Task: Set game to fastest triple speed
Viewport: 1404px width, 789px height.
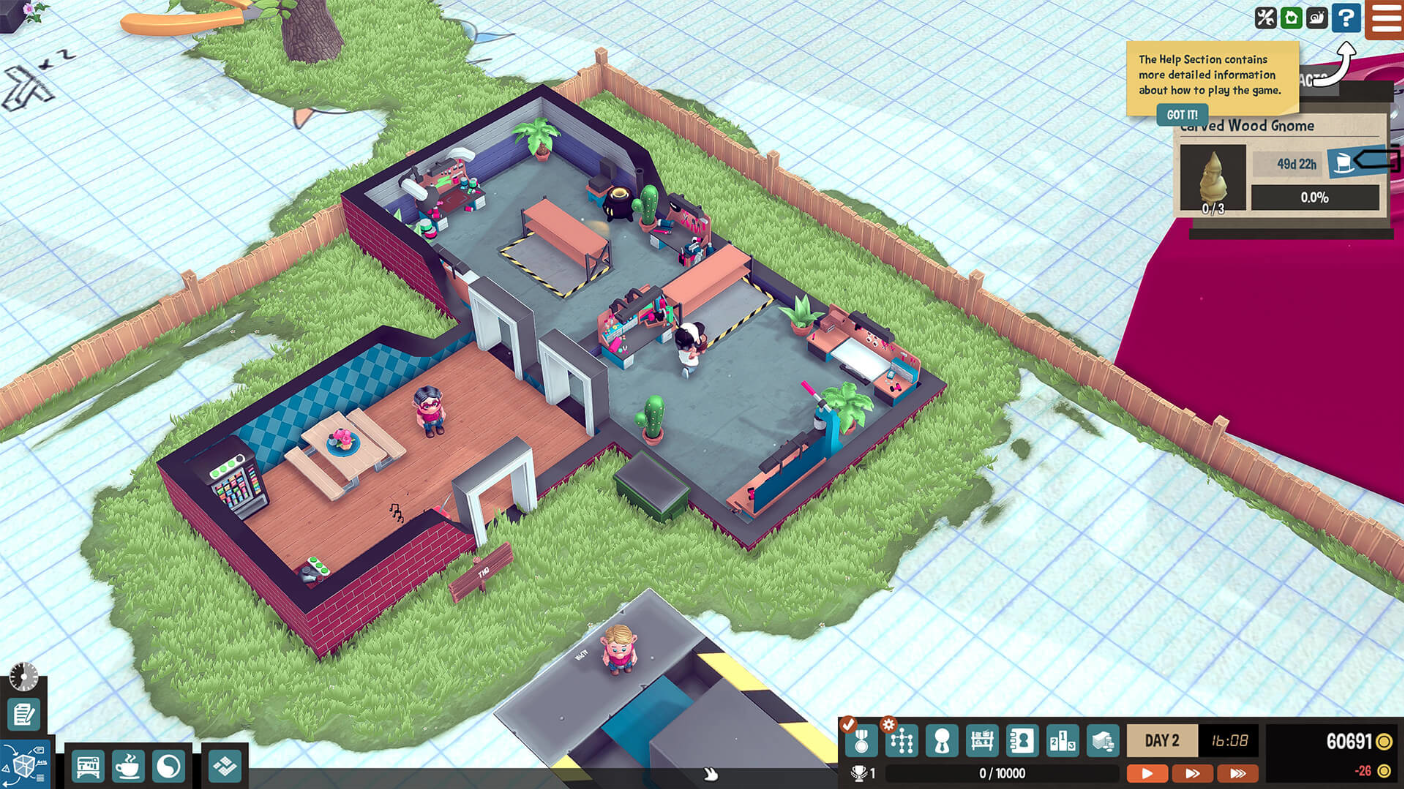Action: 1237,773
